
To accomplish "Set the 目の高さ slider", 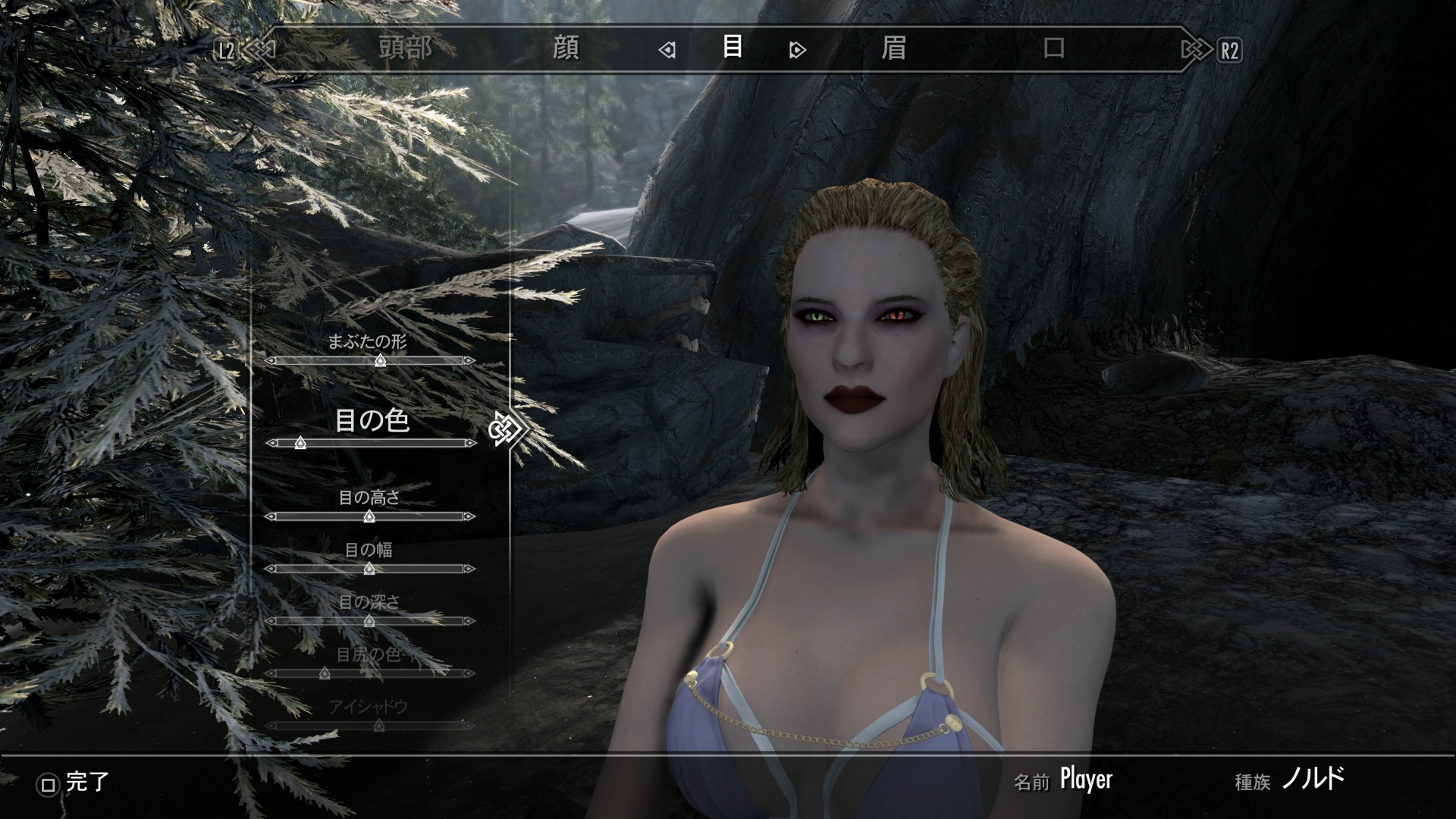I will click(369, 516).
